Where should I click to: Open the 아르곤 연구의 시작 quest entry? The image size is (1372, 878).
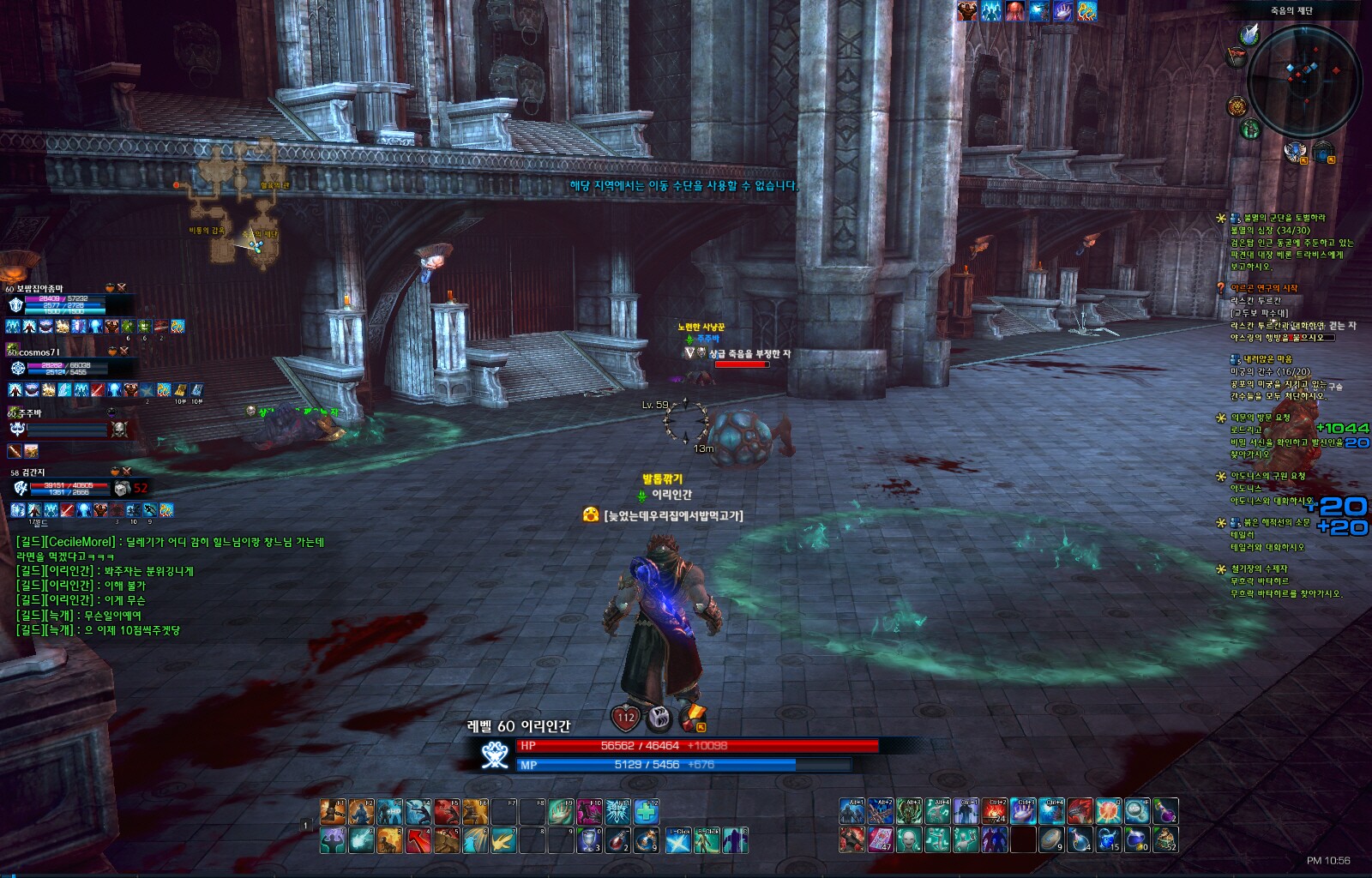coord(1264,288)
